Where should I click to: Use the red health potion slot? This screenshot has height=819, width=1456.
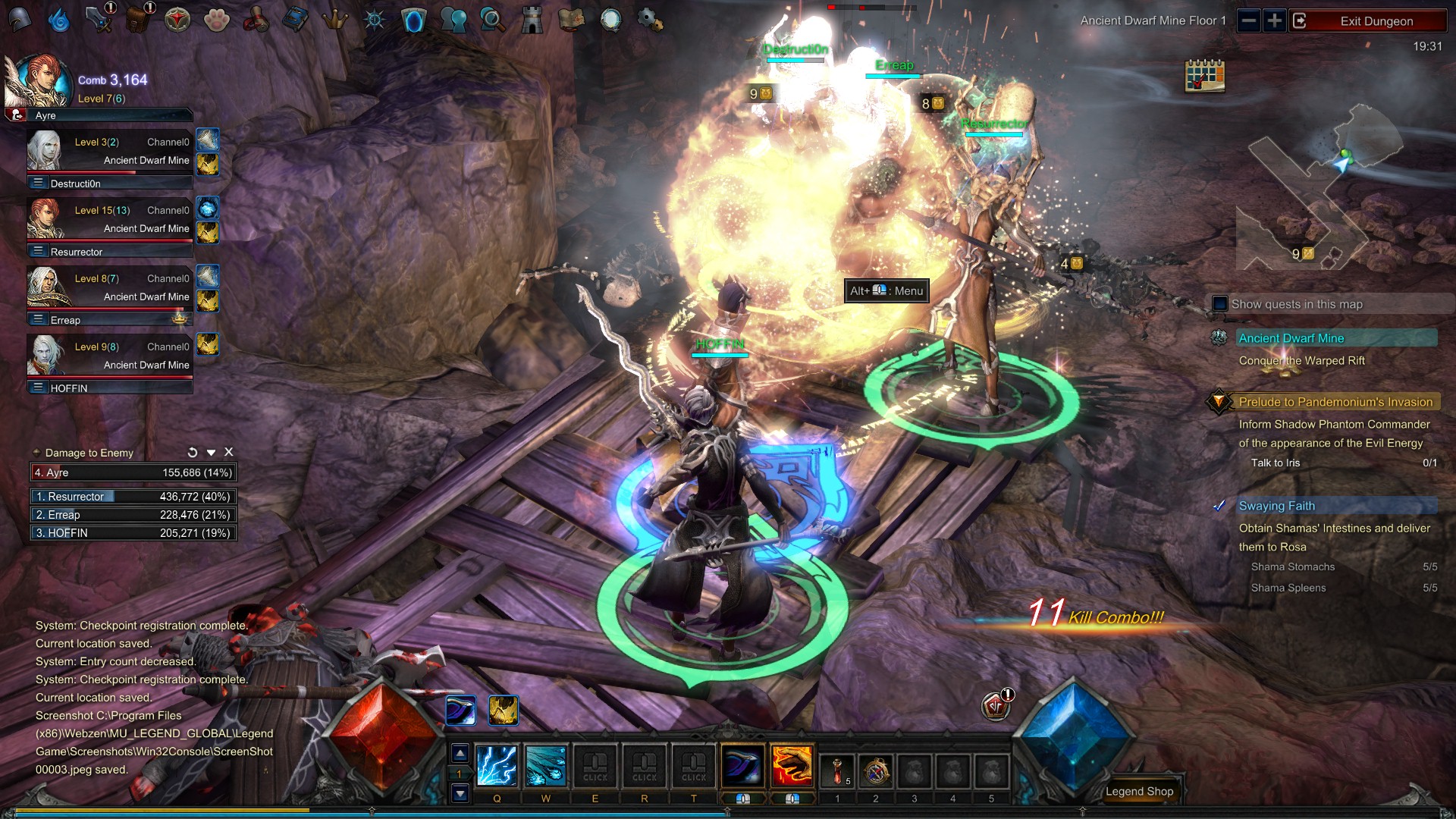(837, 772)
